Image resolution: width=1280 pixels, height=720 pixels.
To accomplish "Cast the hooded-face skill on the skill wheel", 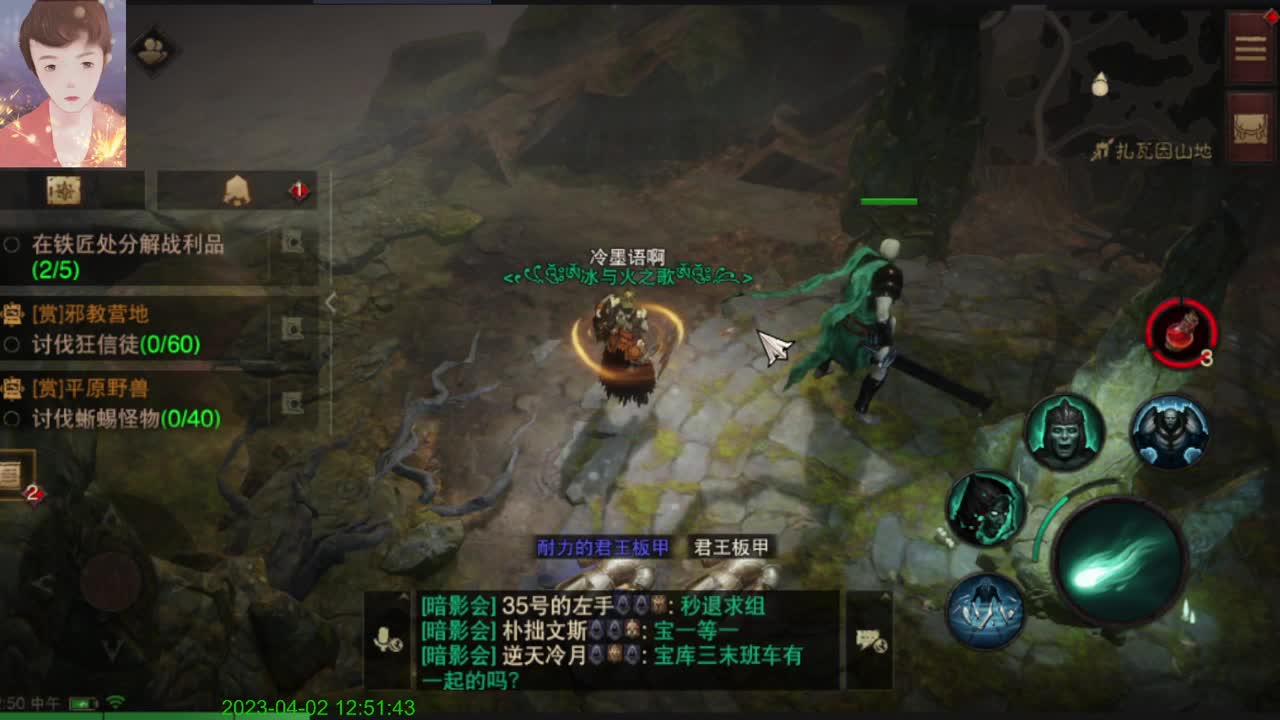I will pos(1066,433).
